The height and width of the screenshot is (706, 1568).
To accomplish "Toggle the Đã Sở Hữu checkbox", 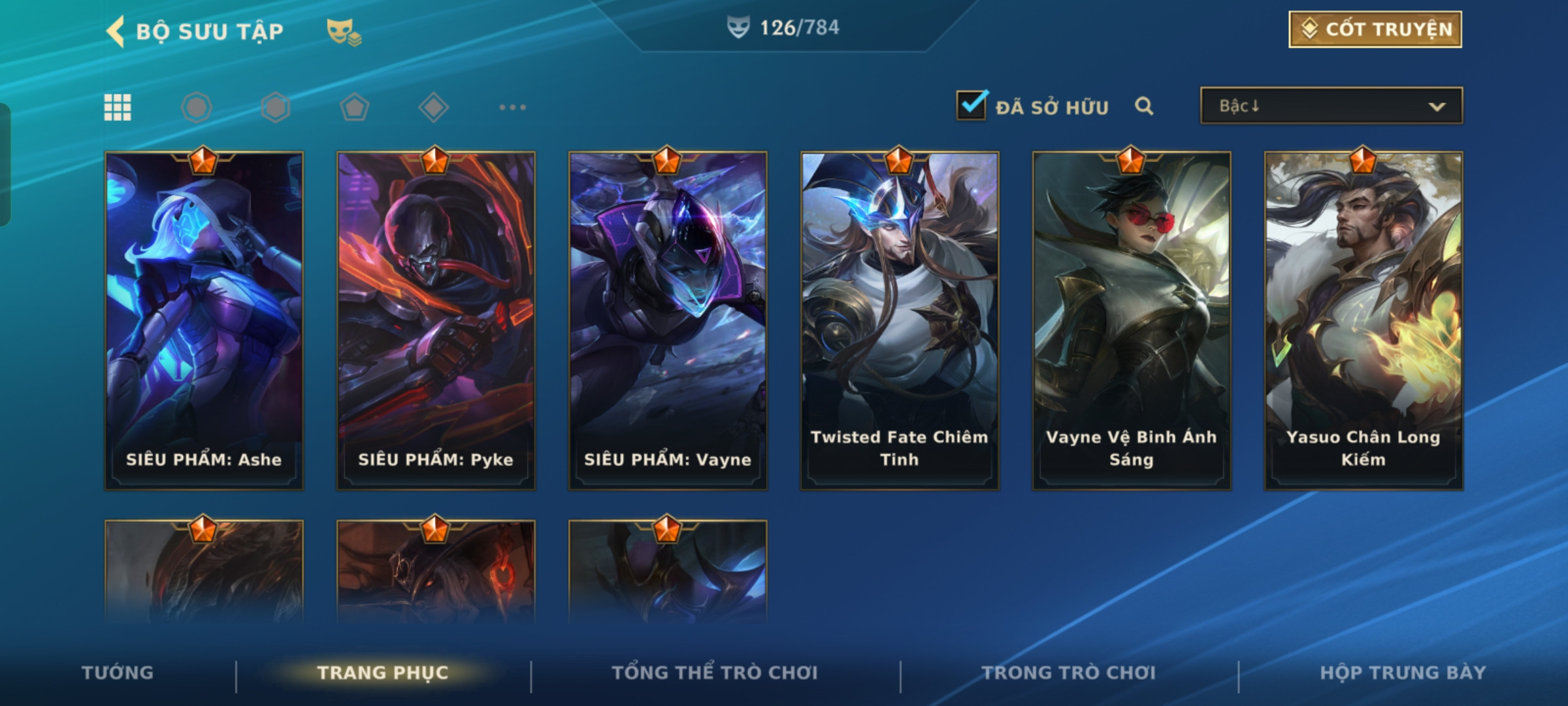I will pos(971,105).
